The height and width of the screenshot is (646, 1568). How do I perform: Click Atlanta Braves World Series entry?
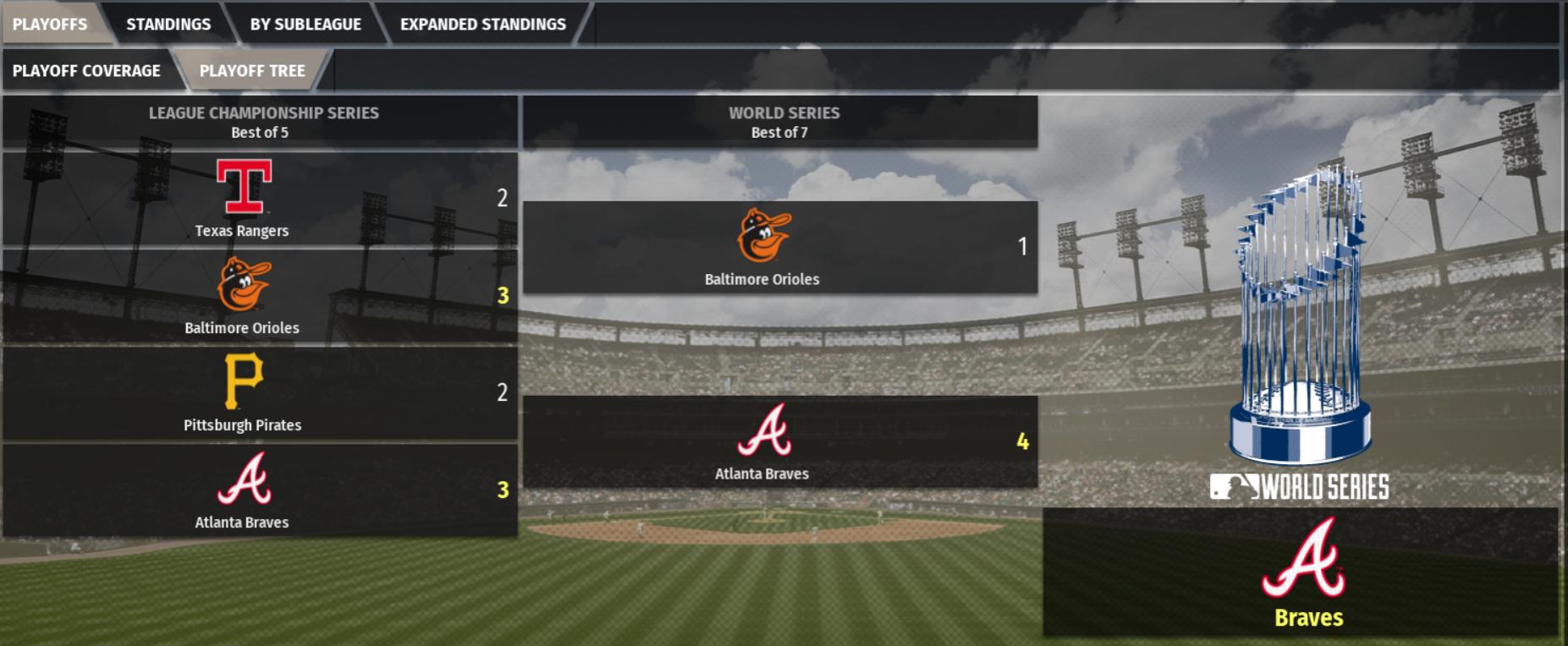pos(779,441)
